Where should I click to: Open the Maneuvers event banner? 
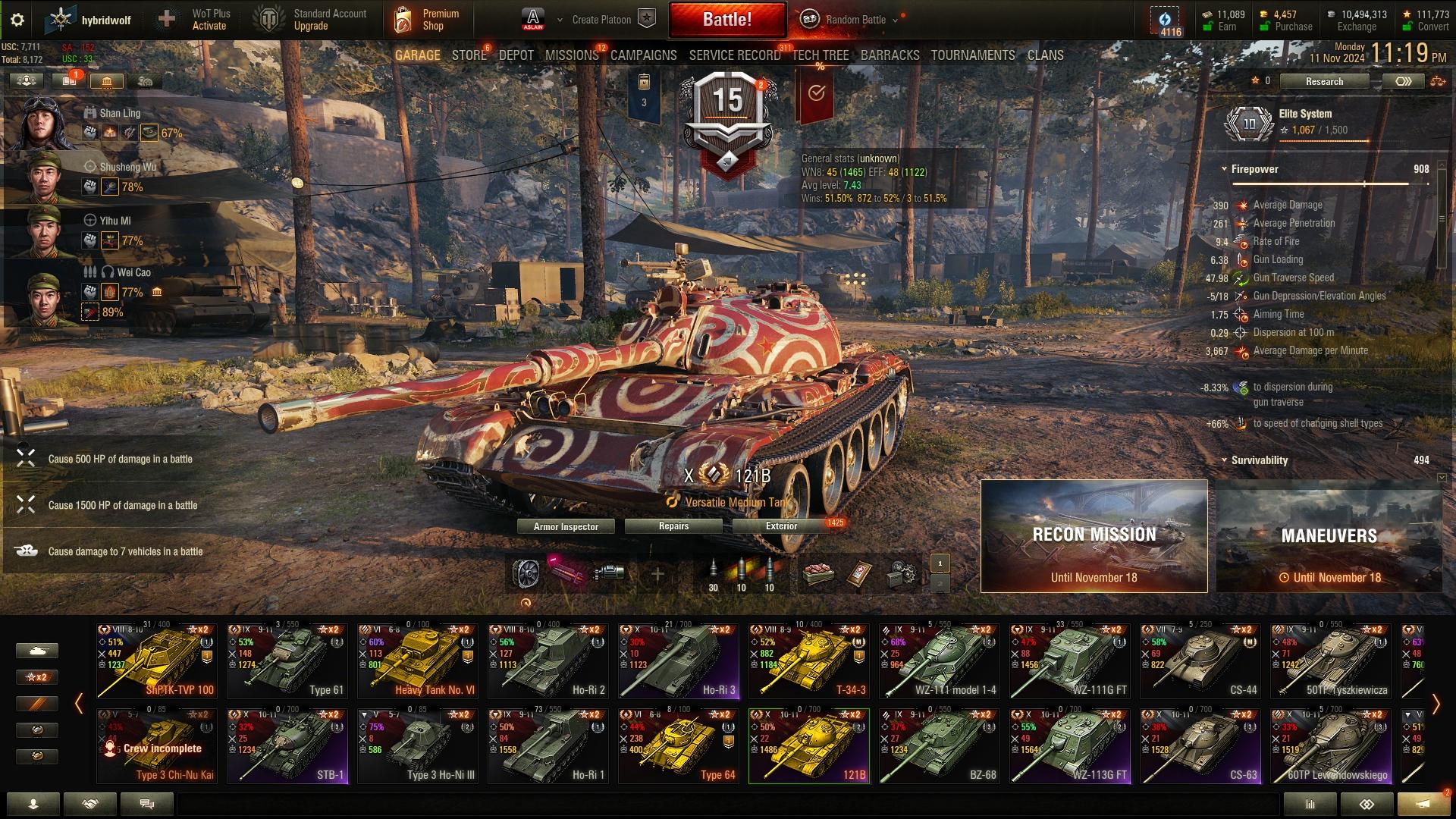point(1329,536)
